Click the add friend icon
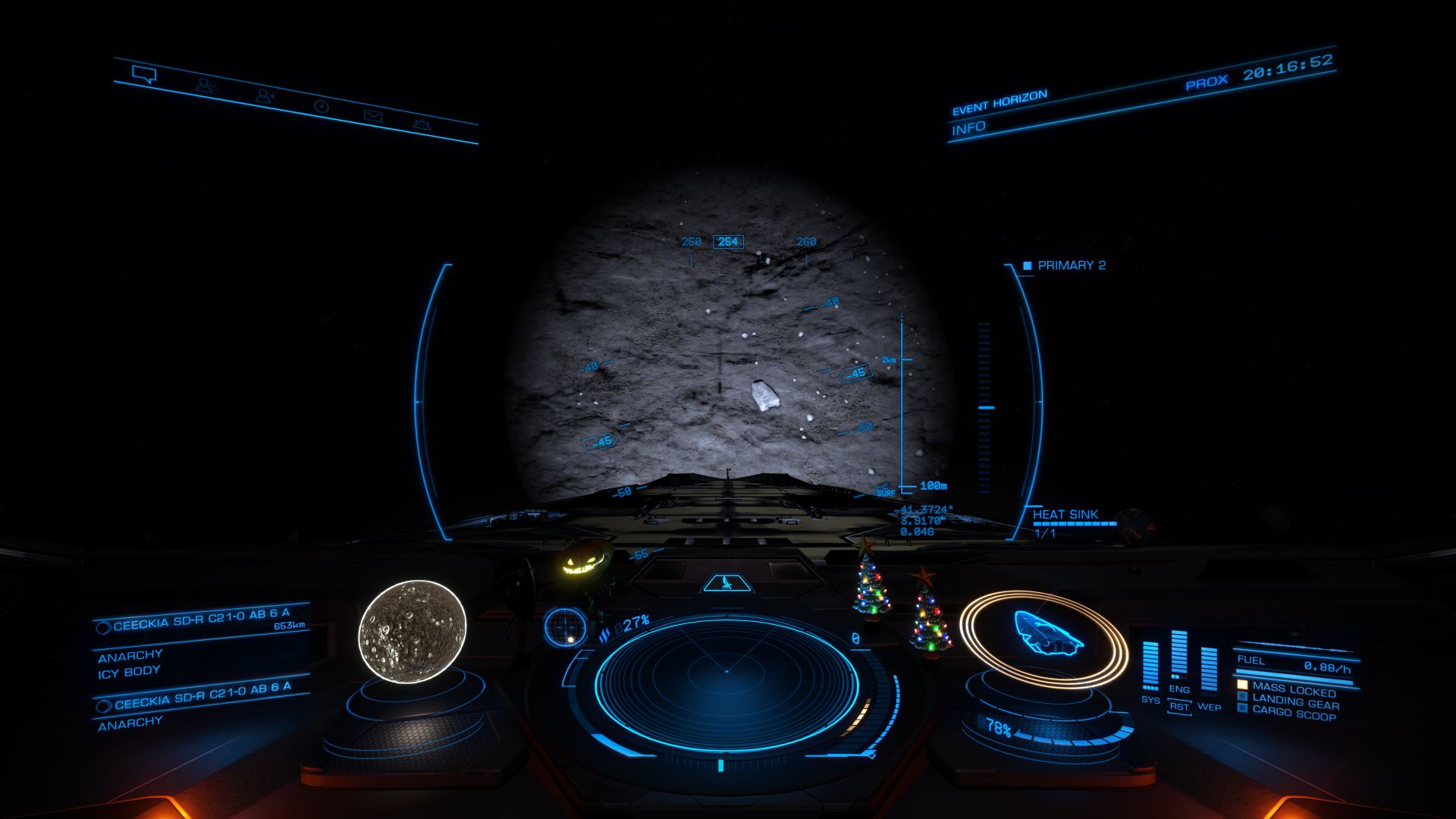The width and height of the screenshot is (1456, 819). pyautogui.click(x=265, y=96)
